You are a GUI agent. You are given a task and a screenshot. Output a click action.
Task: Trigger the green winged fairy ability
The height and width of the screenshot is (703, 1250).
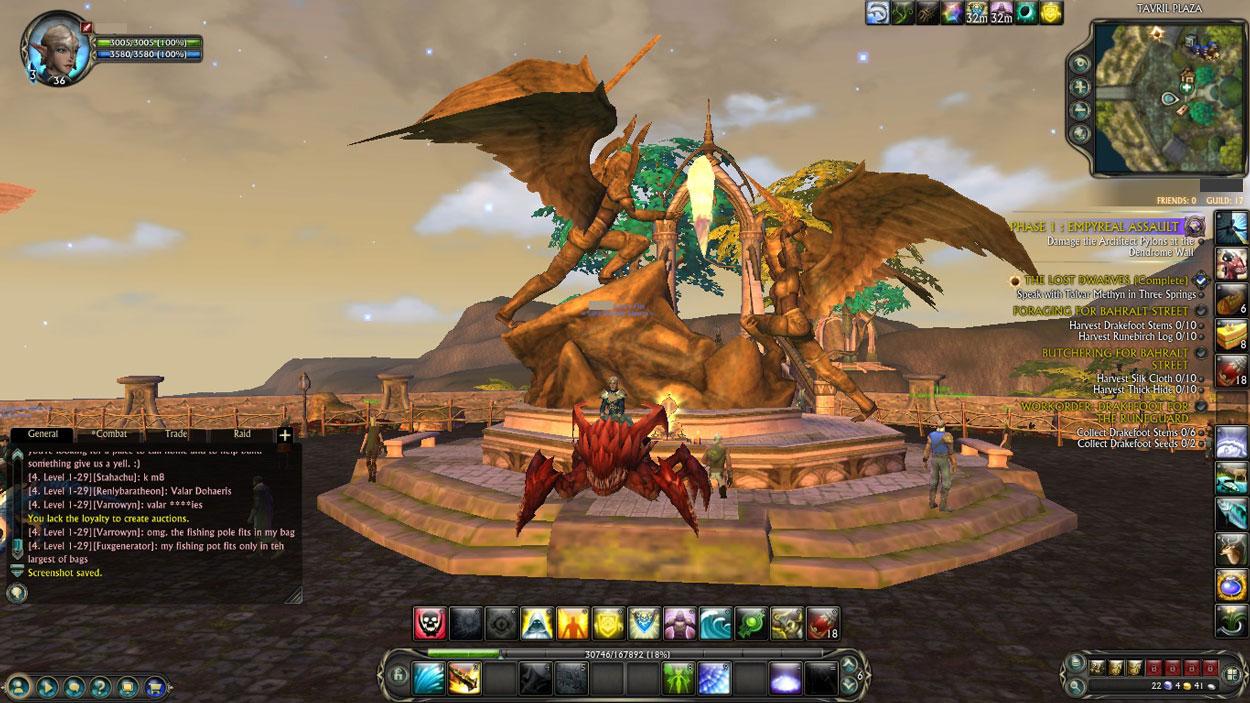click(680, 679)
